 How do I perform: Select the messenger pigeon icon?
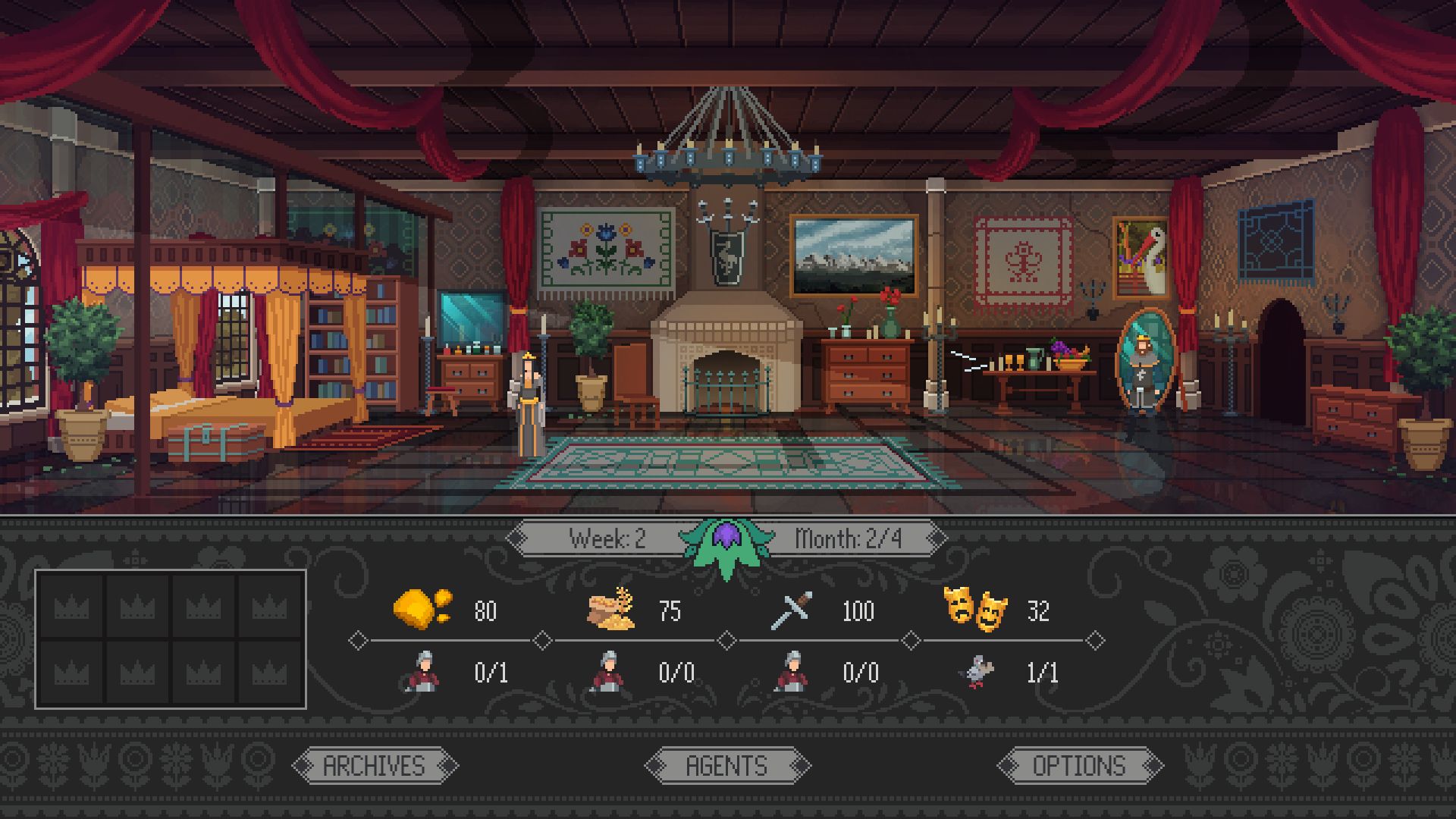(977, 672)
